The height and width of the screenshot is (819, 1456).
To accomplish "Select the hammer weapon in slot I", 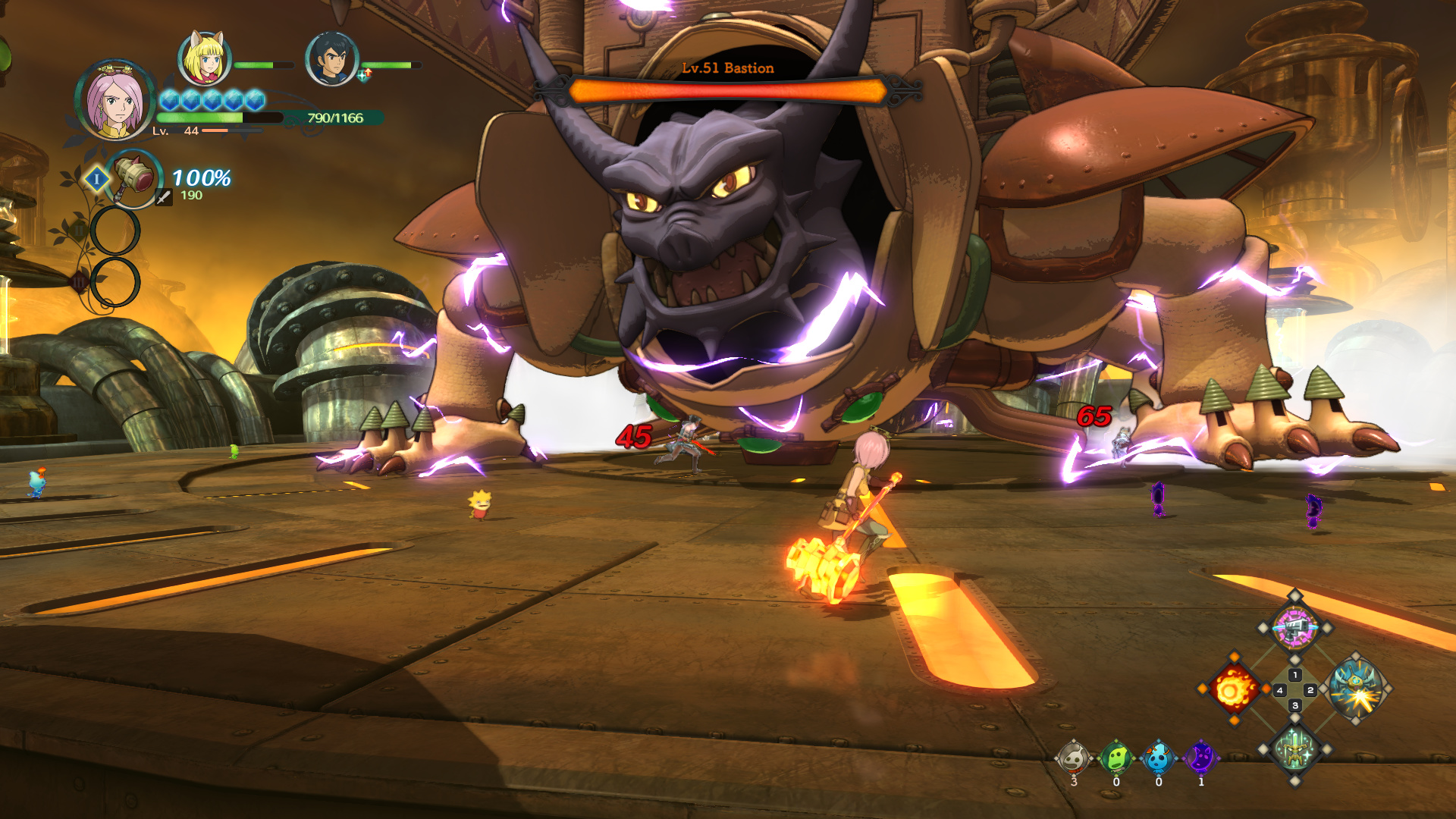I will coord(134,179).
